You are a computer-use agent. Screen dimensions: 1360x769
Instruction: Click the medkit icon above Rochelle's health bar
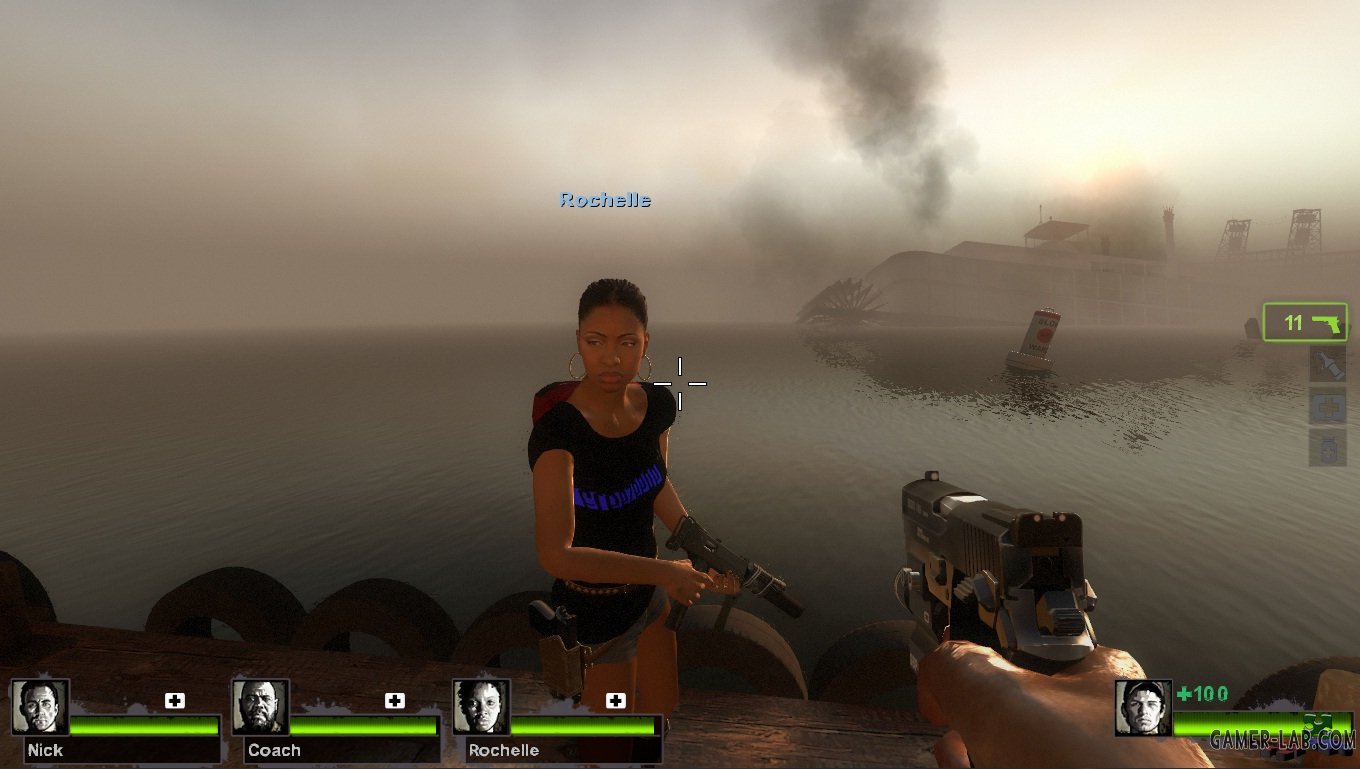pos(615,700)
